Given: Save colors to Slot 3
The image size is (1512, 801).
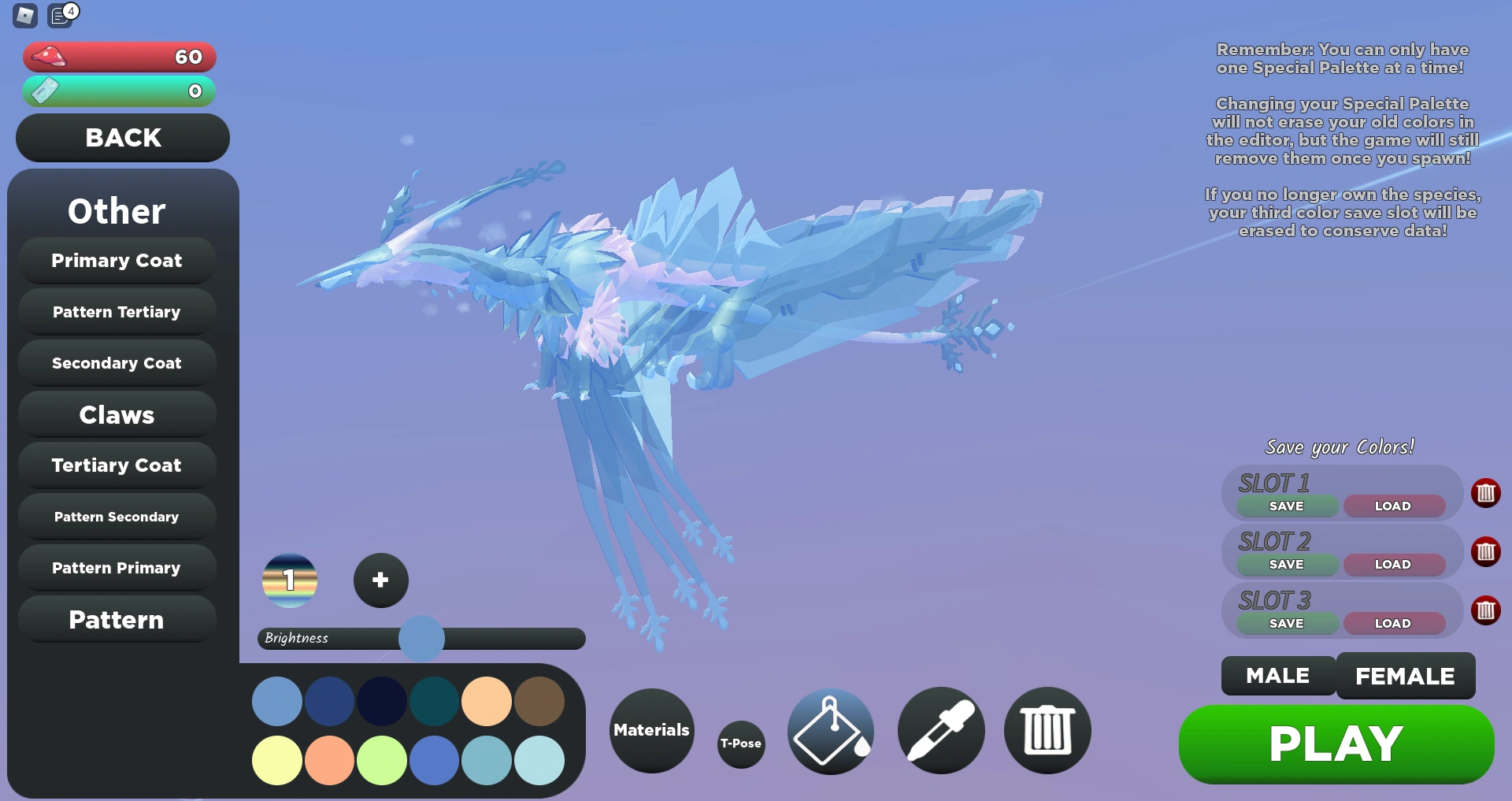Looking at the screenshot, I should tap(1286, 623).
